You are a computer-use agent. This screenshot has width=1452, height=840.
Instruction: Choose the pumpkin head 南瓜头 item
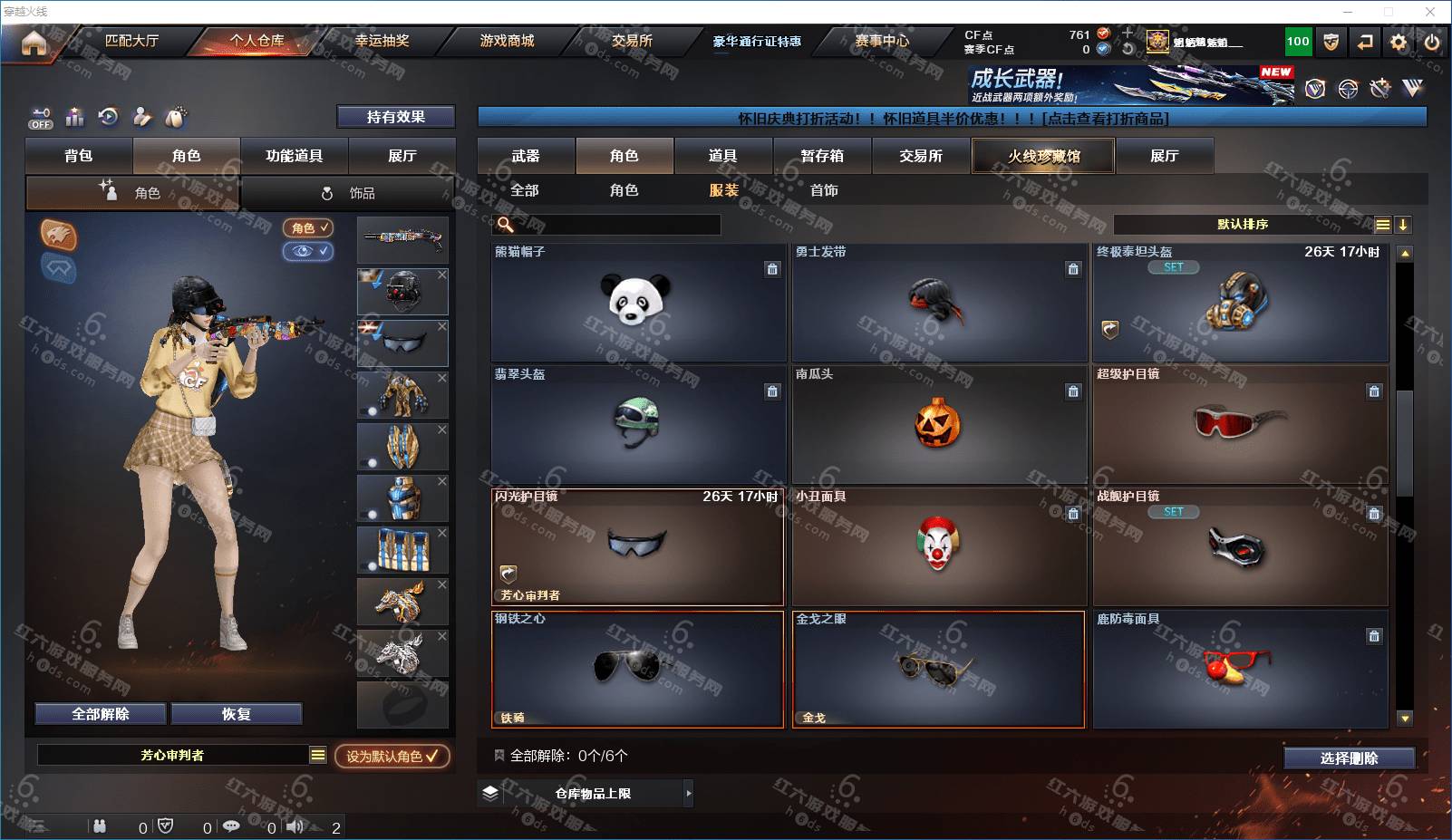point(939,424)
